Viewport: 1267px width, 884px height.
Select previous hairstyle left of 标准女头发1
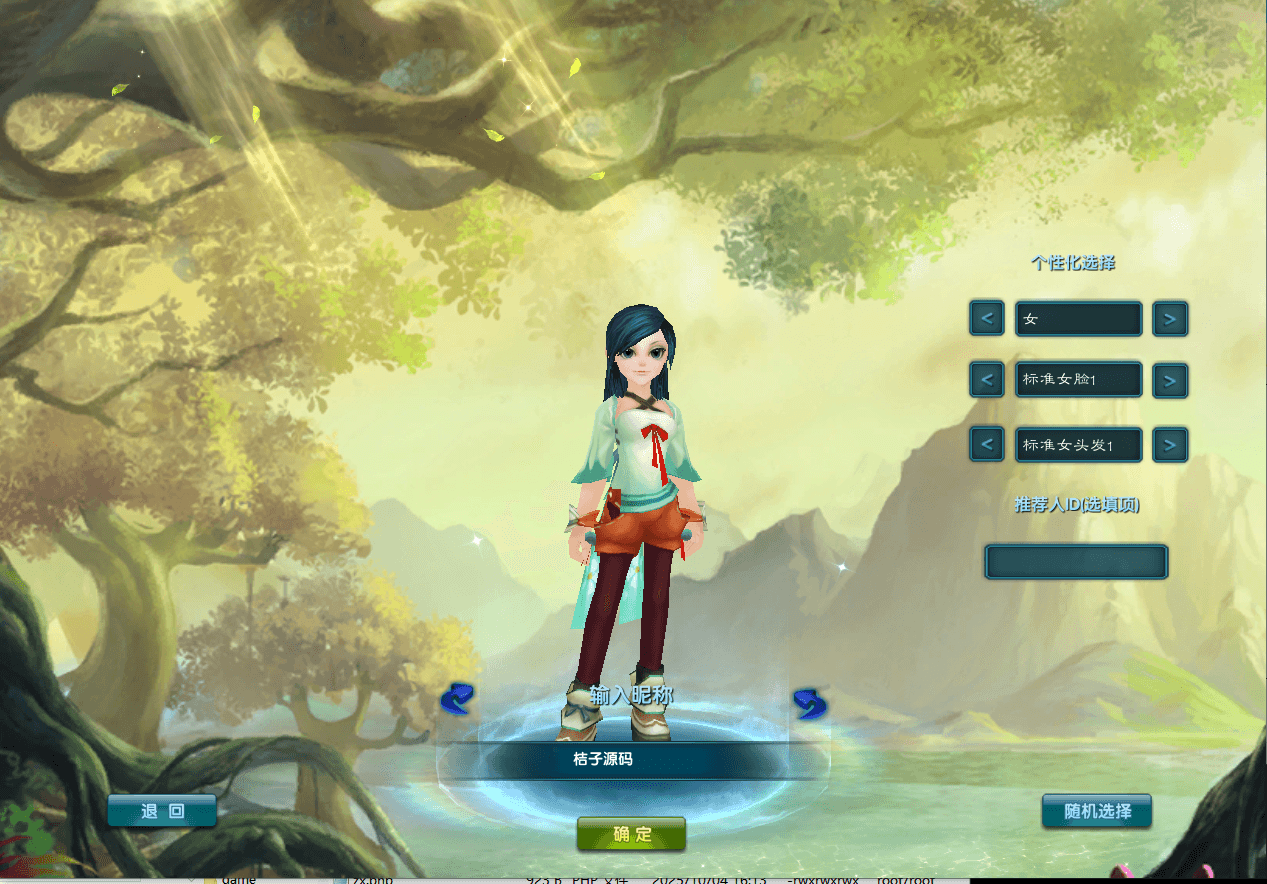(987, 444)
